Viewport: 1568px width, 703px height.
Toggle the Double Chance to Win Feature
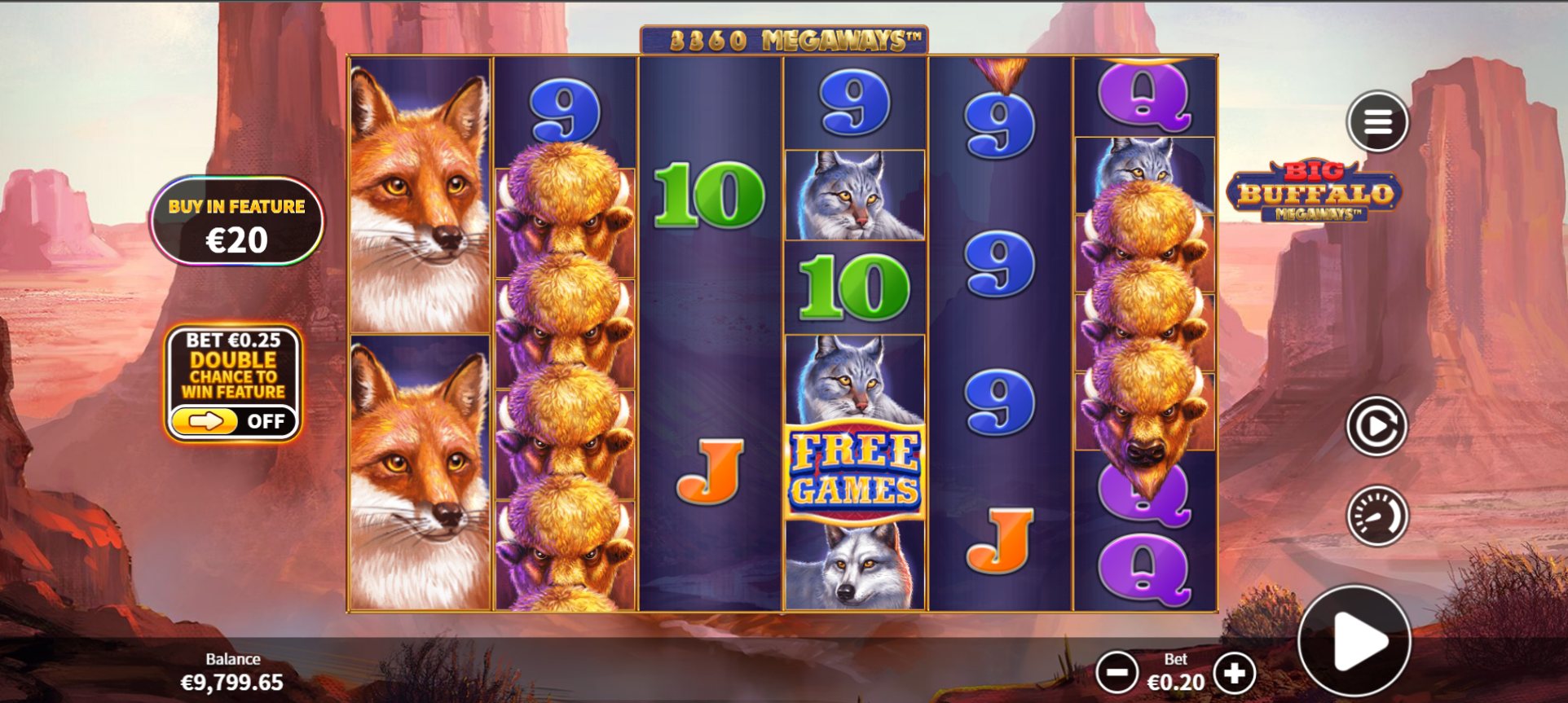point(232,421)
